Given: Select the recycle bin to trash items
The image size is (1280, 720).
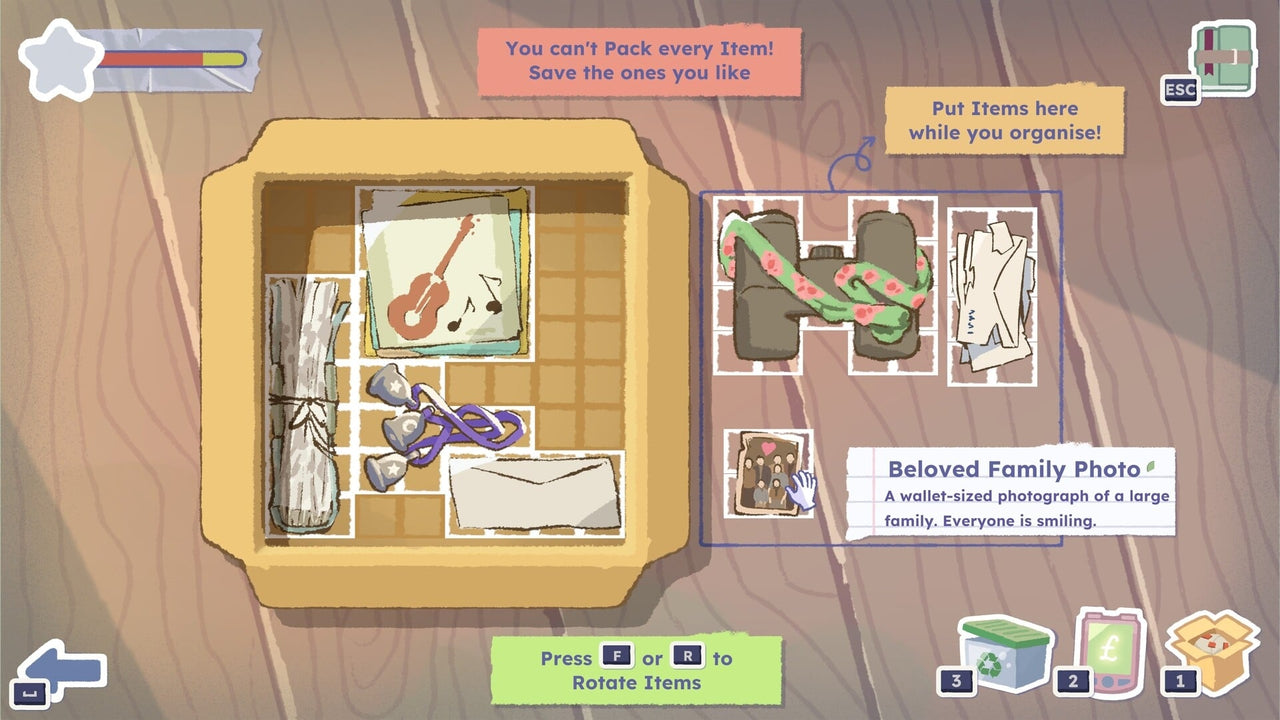Looking at the screenshot, I should pos(1003,659).
